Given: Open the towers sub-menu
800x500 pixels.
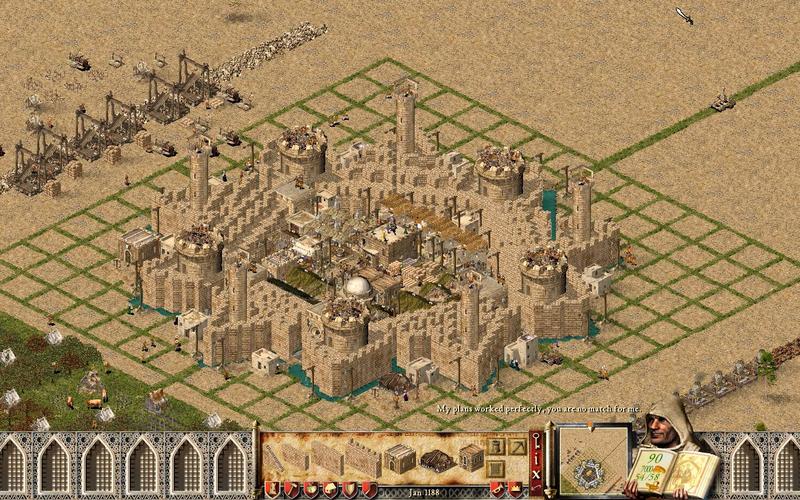Looking at the screenshot, I should (x=496, y=447).
